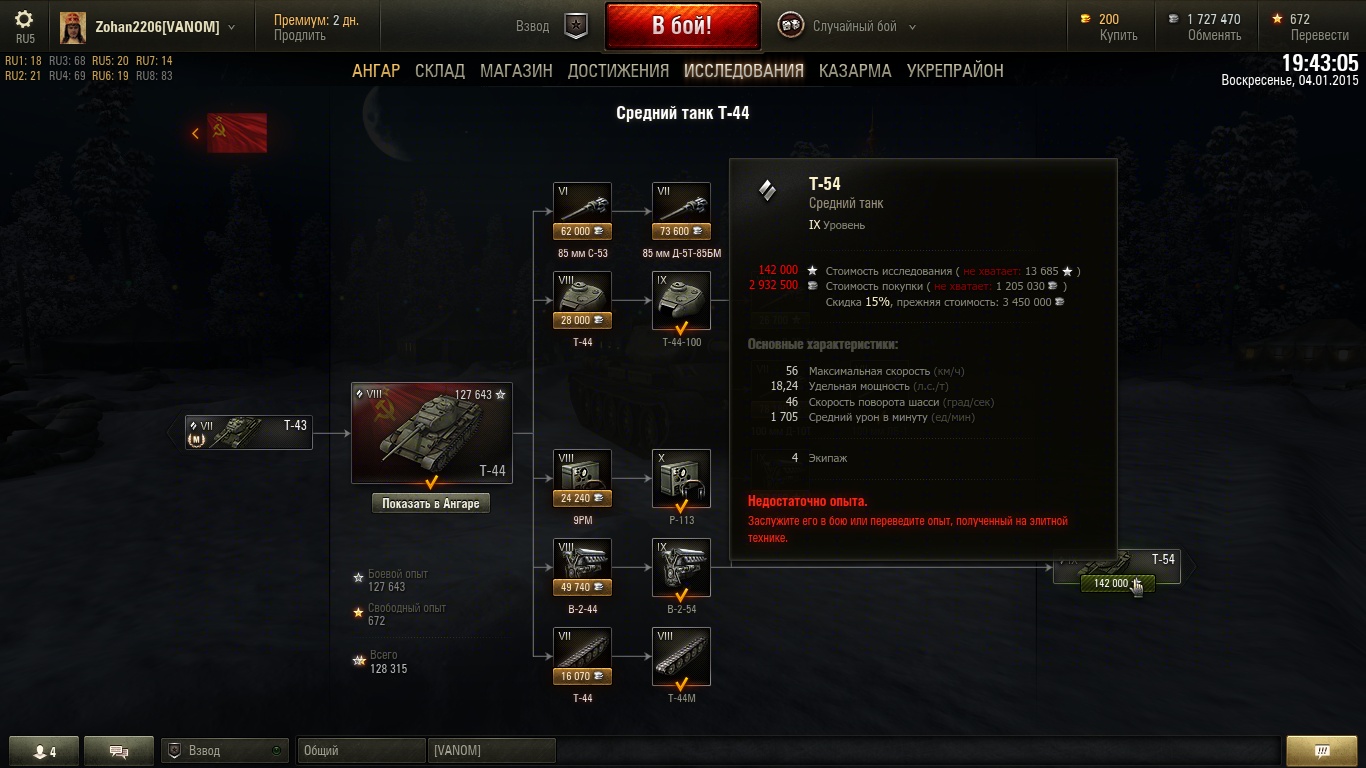The width and height of the screenshot is (1366, 768).
Task: Start battle with the red В бой! button
Action: (x=682, y=26)
